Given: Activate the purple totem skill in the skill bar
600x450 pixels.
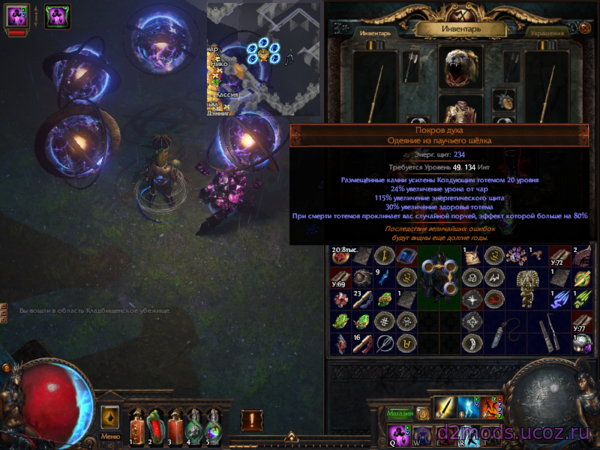Looking at the screenshot, I should pyautogui.click(x=399, y=433).
